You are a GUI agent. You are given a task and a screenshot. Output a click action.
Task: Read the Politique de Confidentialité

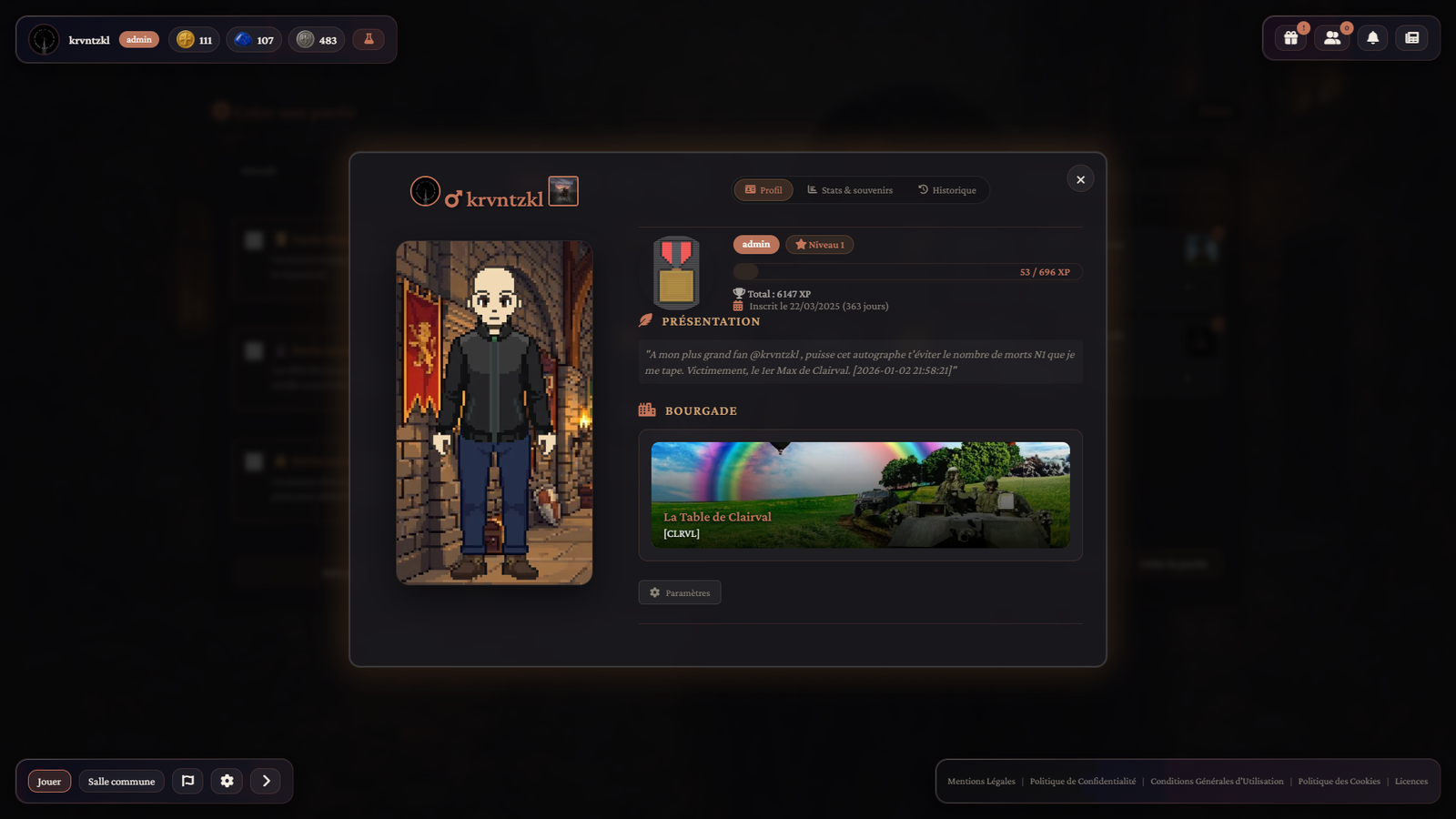point(1082,782)
